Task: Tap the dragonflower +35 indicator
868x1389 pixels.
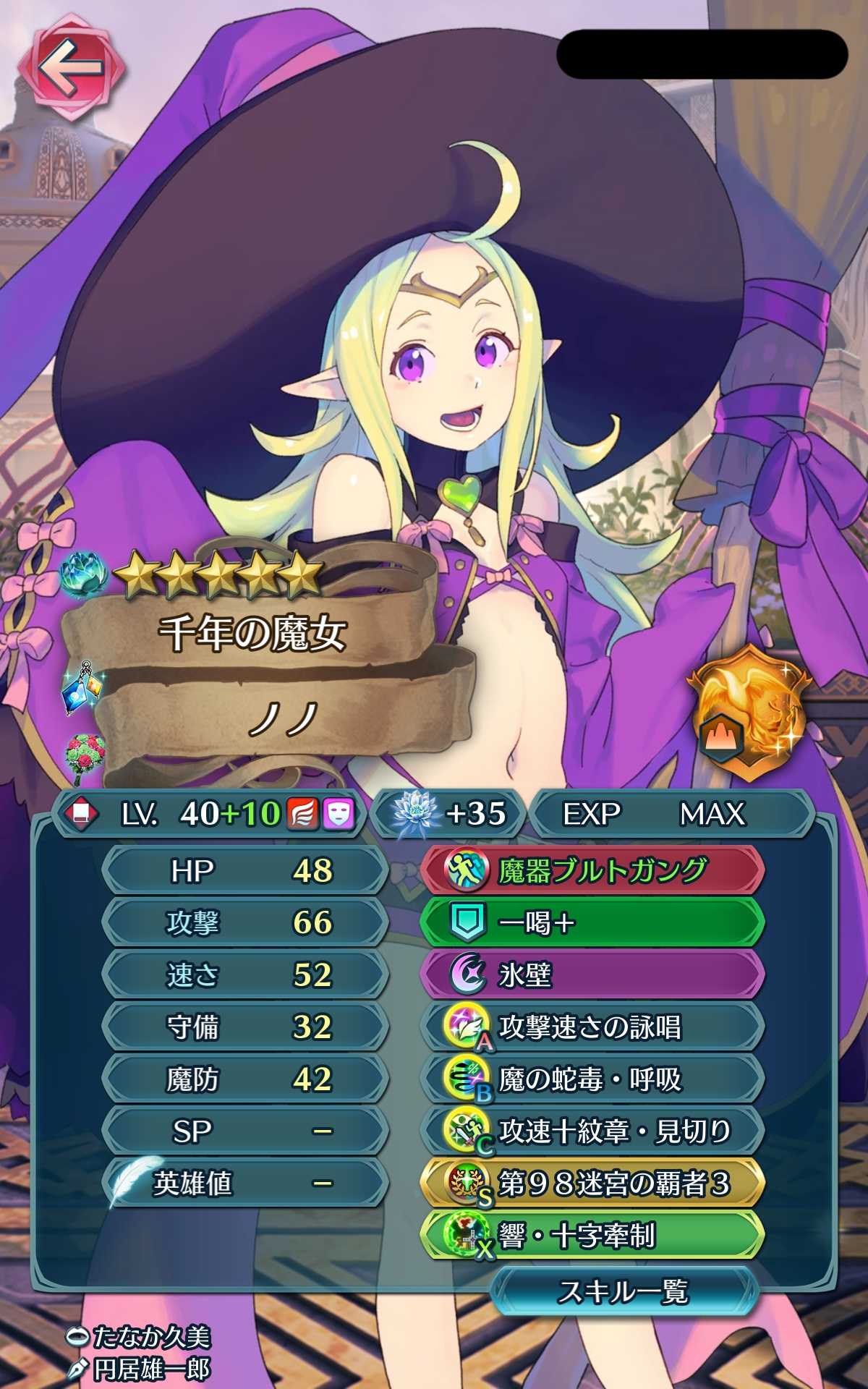Action: pyautogui.click(x=448, y=814)
